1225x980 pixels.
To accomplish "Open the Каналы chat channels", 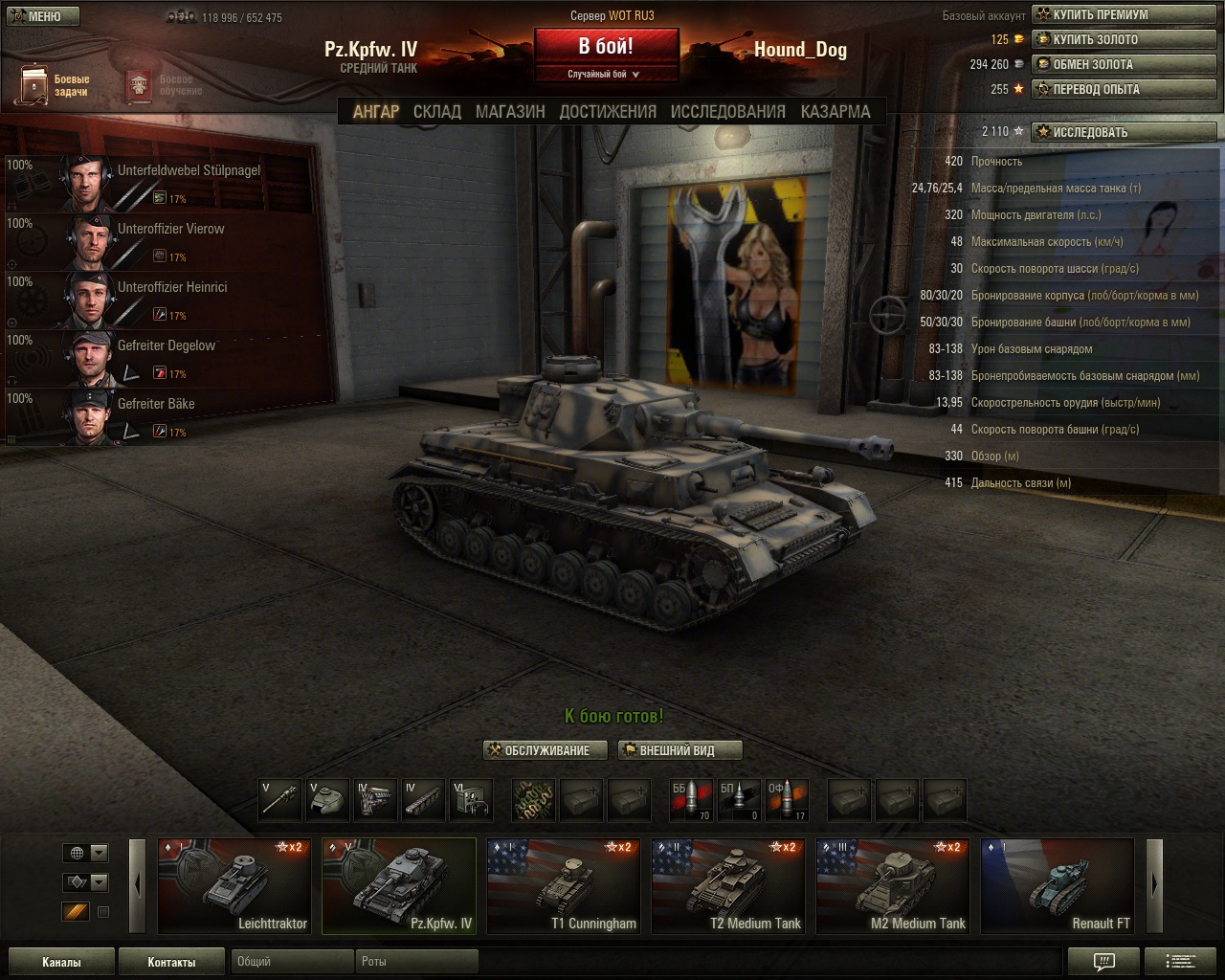I will pyautogui.click(x=61, y=962).
